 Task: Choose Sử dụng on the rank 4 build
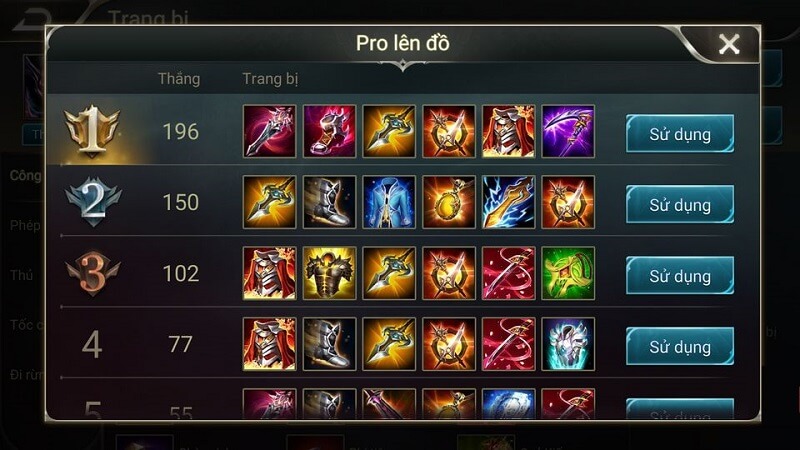(679, 346)
